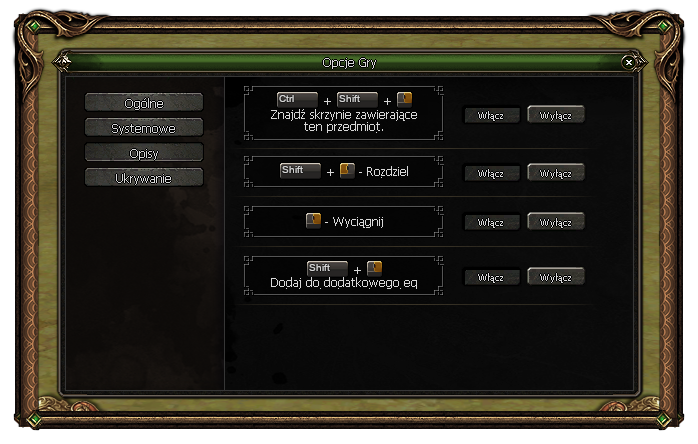Viewport: 698px width, 444px height.
Task: Enable the Rozdziel shortcut with Włącz
Action: (x=491, y=173)
